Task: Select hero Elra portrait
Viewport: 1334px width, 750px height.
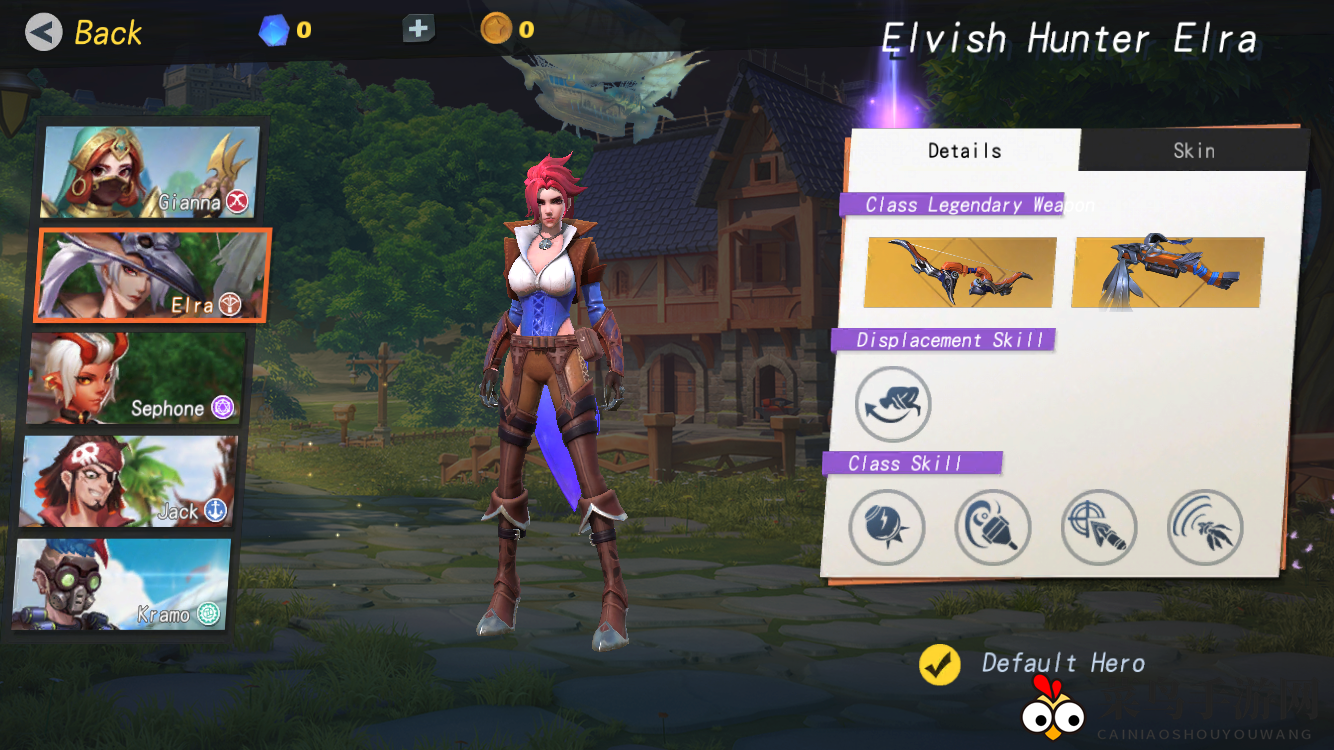Action: click(x=152, y=275)
